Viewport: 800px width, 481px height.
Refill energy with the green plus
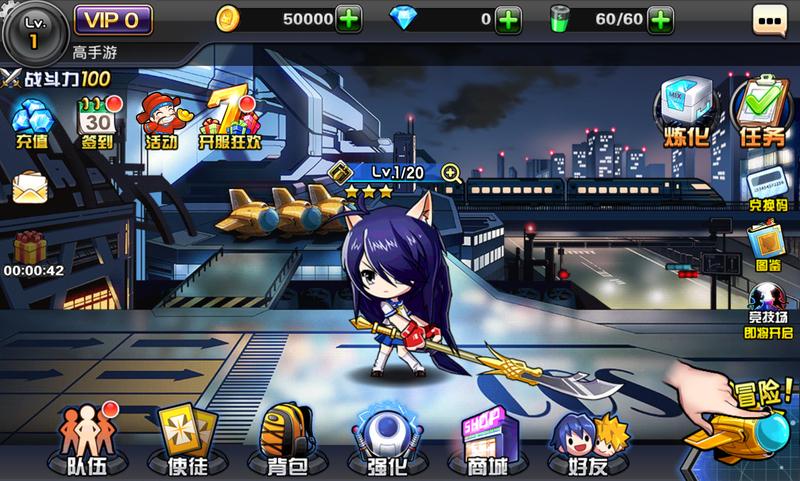[659, 19]
